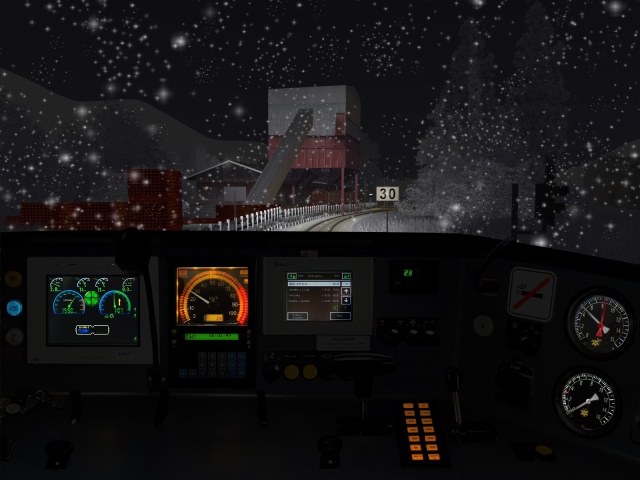Tap the bottom-right button on the touchscreen display
Viewport: 640px width, 480px height.
point(340,315)
